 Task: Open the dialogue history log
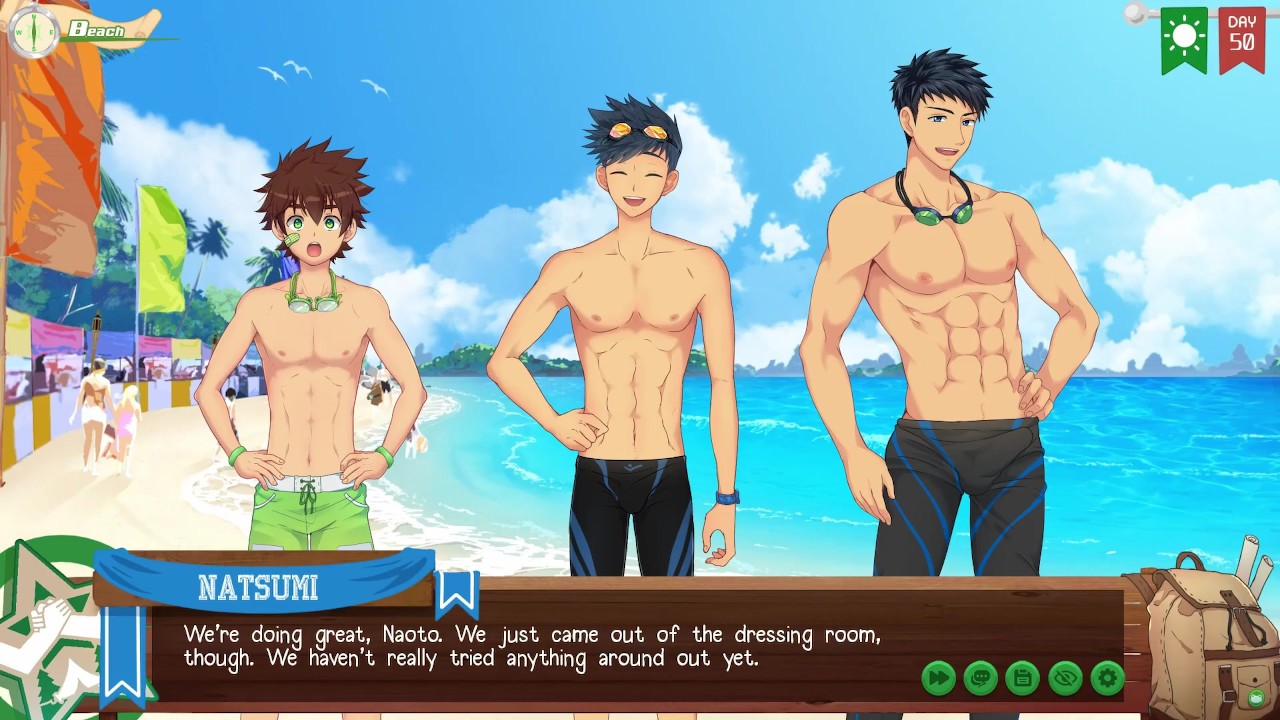pyautogui.click(x=980, y=679)
